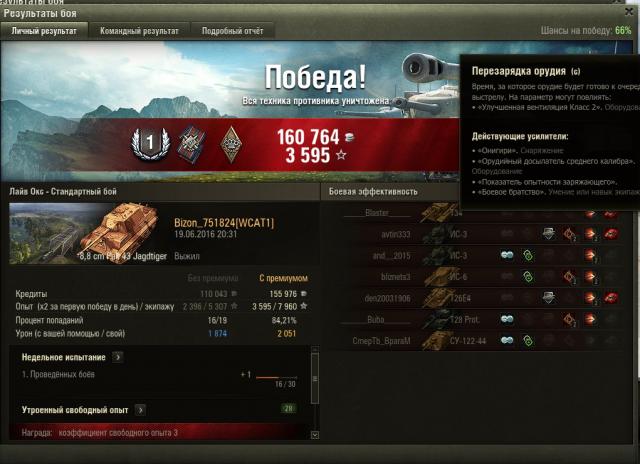640x464 pixels.
Task: Expand the Утроенный свободный опыт arrow
Action: [x=140, y=409]
